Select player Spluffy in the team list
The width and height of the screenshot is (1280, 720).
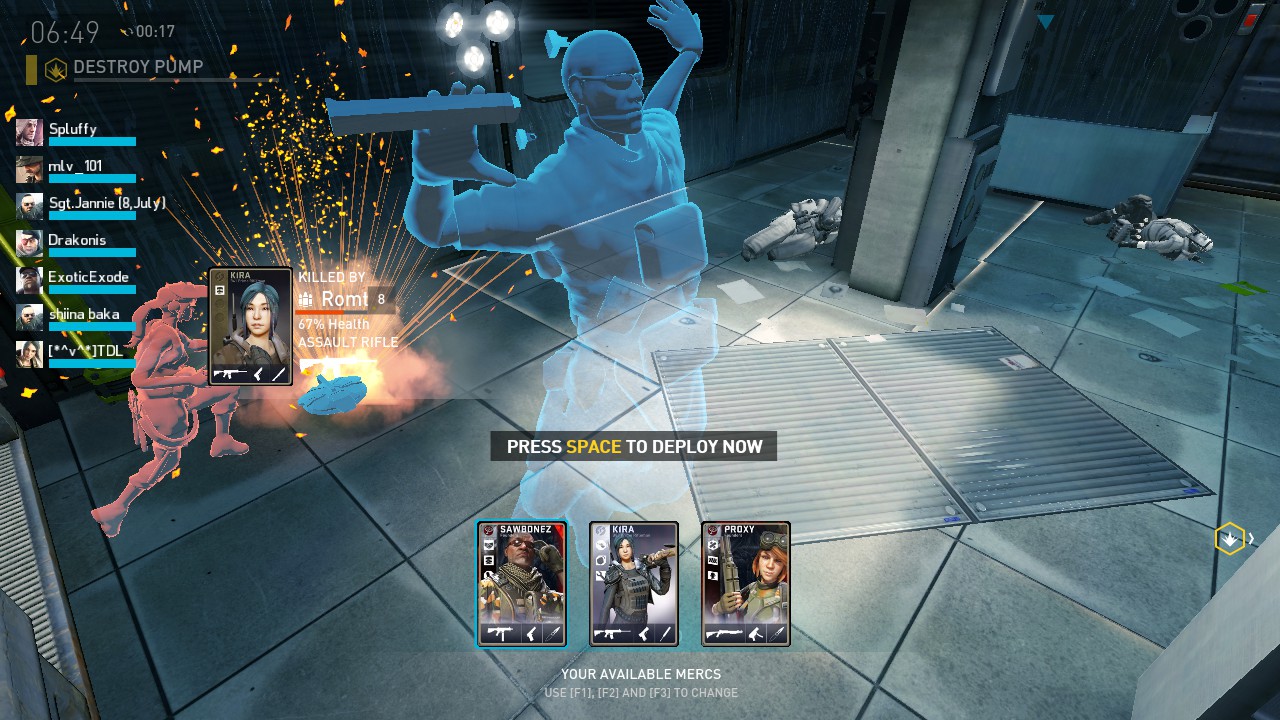pyautogui.click(x=74, y=131)
